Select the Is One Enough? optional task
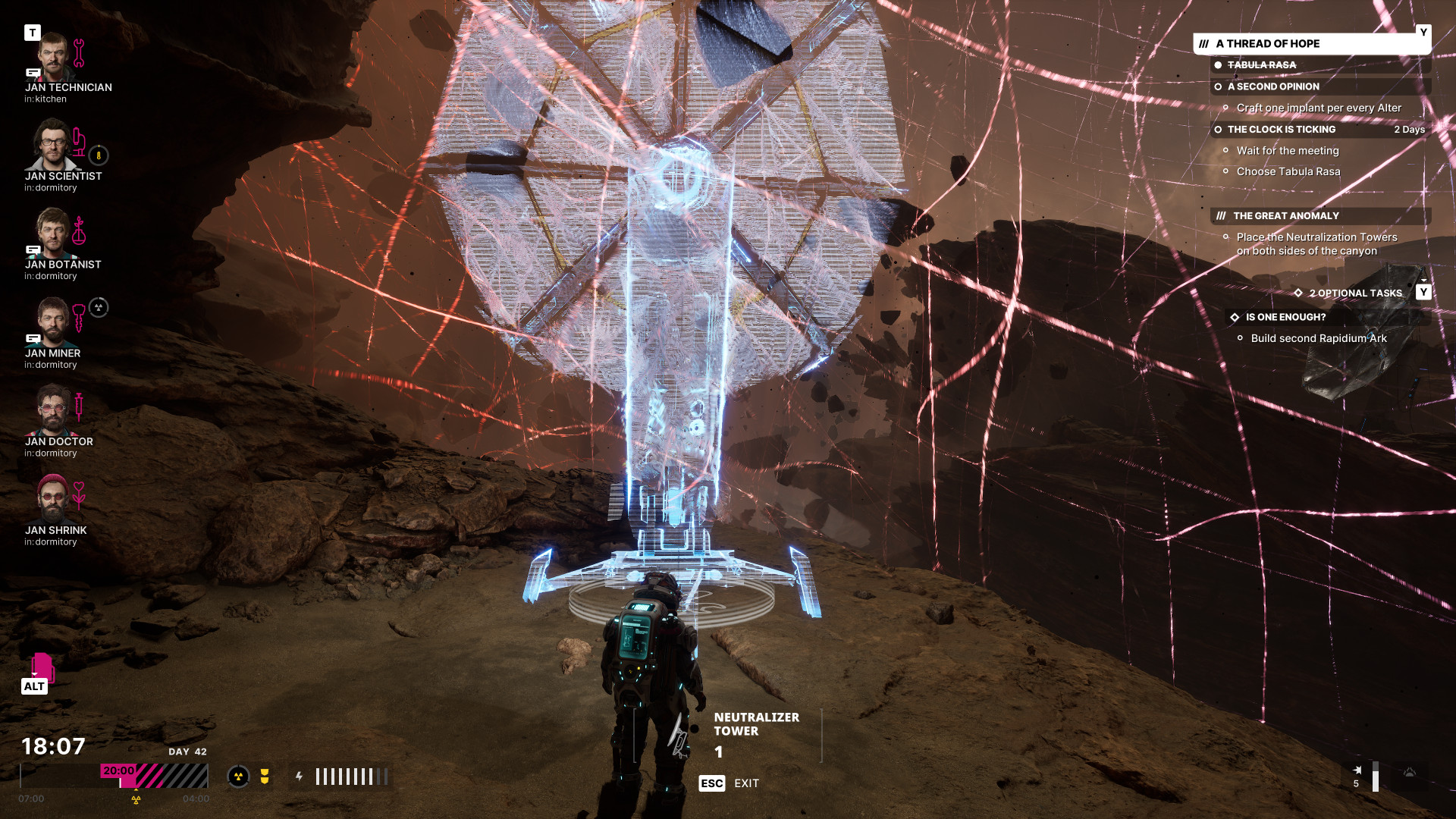 coord(1285,318)
